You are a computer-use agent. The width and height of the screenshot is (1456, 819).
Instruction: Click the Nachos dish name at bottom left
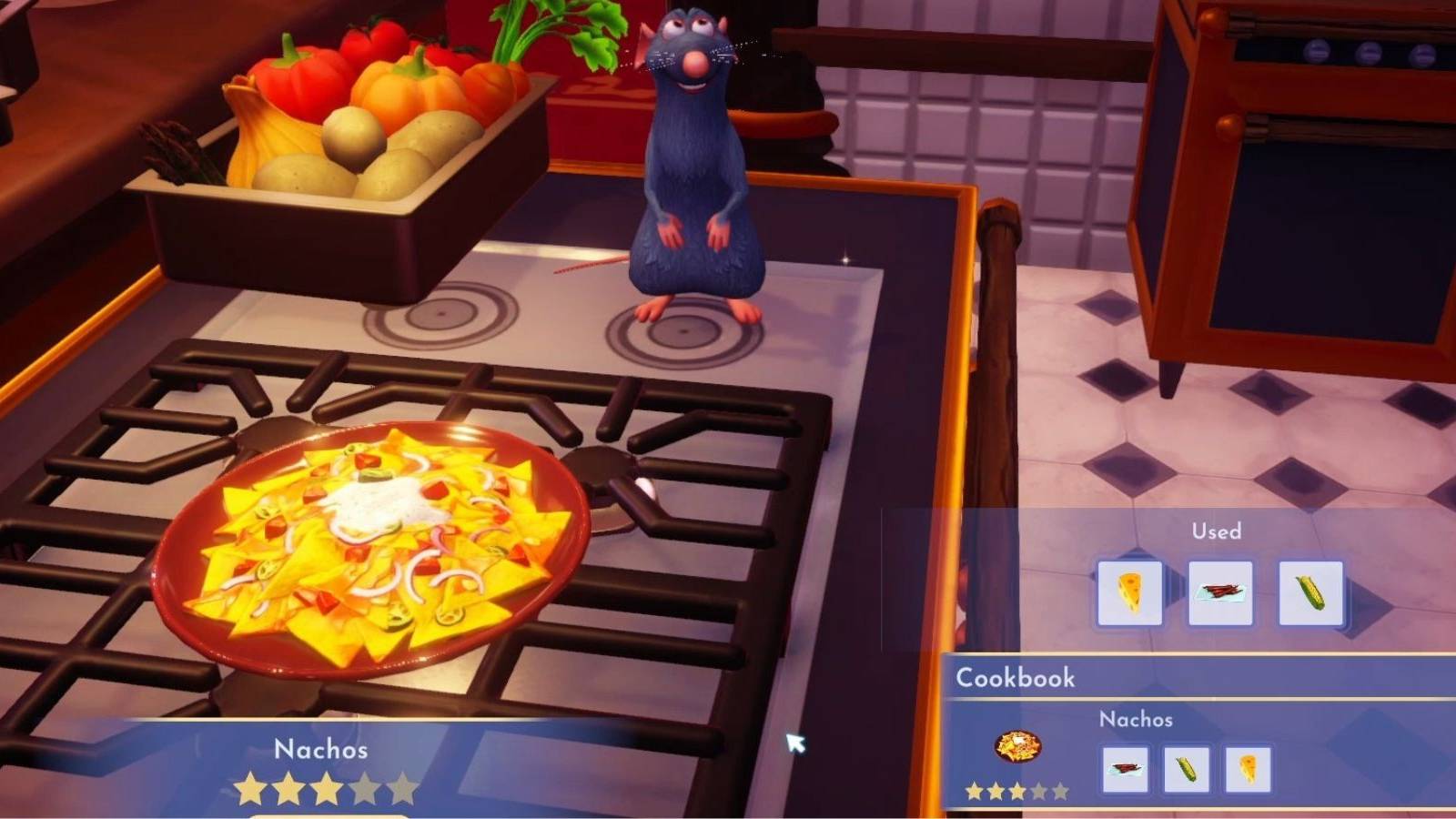(320, 750)
